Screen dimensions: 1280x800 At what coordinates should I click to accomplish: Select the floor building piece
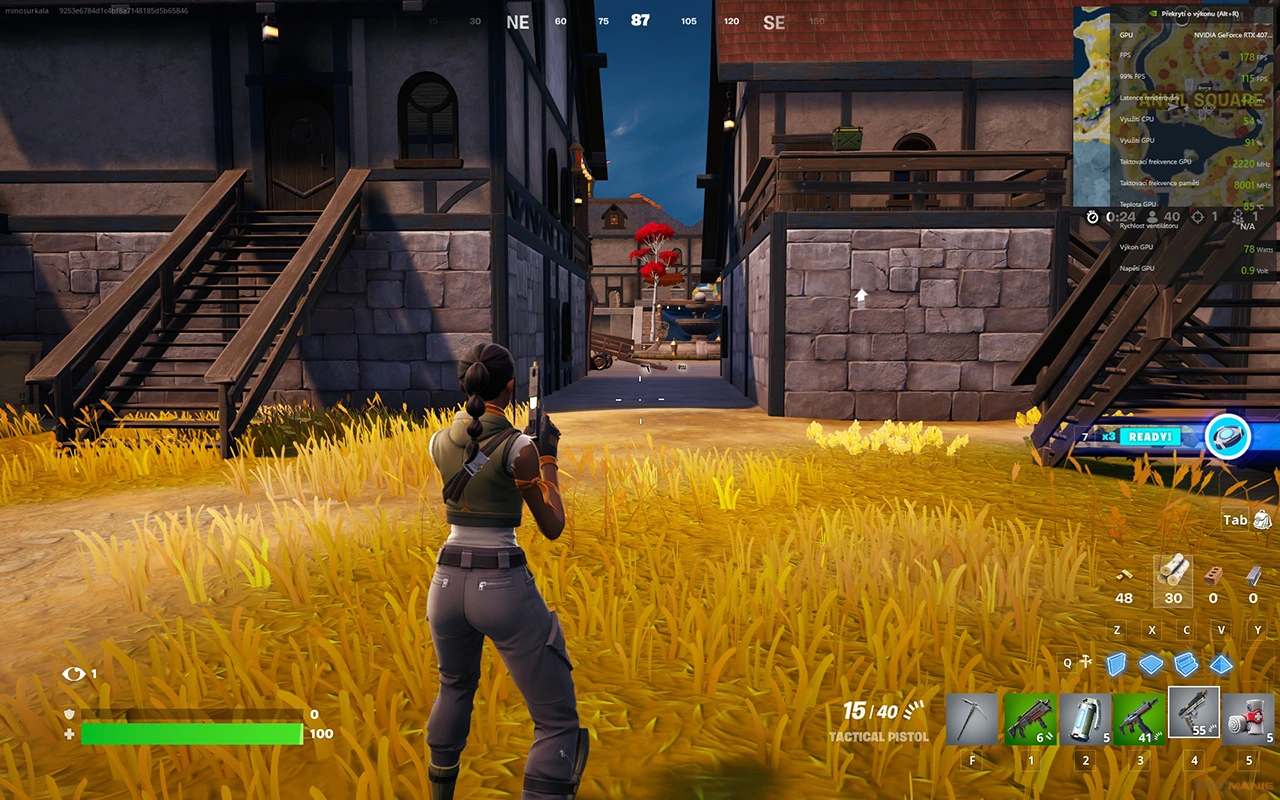point(1151,664)
